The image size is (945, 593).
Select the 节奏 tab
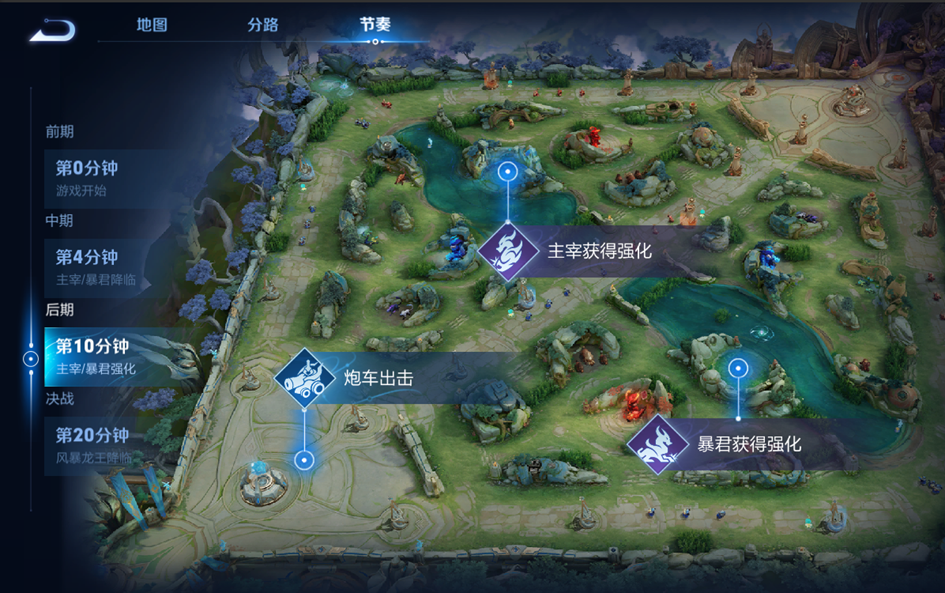375,25
